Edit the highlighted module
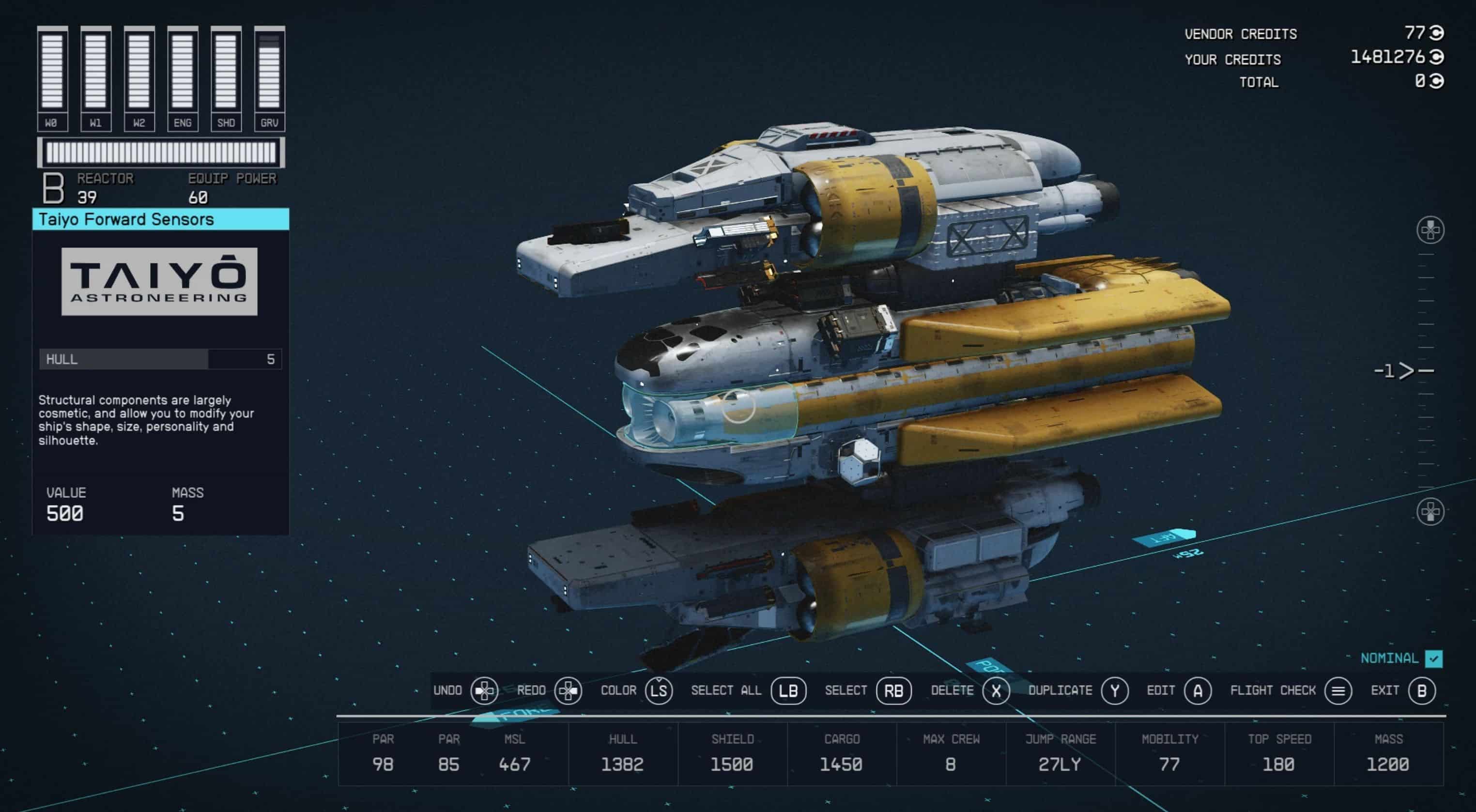Image resolution: width=1476 pixels, height=812 pixels. pyautogui.click(x=1198, y=690)
